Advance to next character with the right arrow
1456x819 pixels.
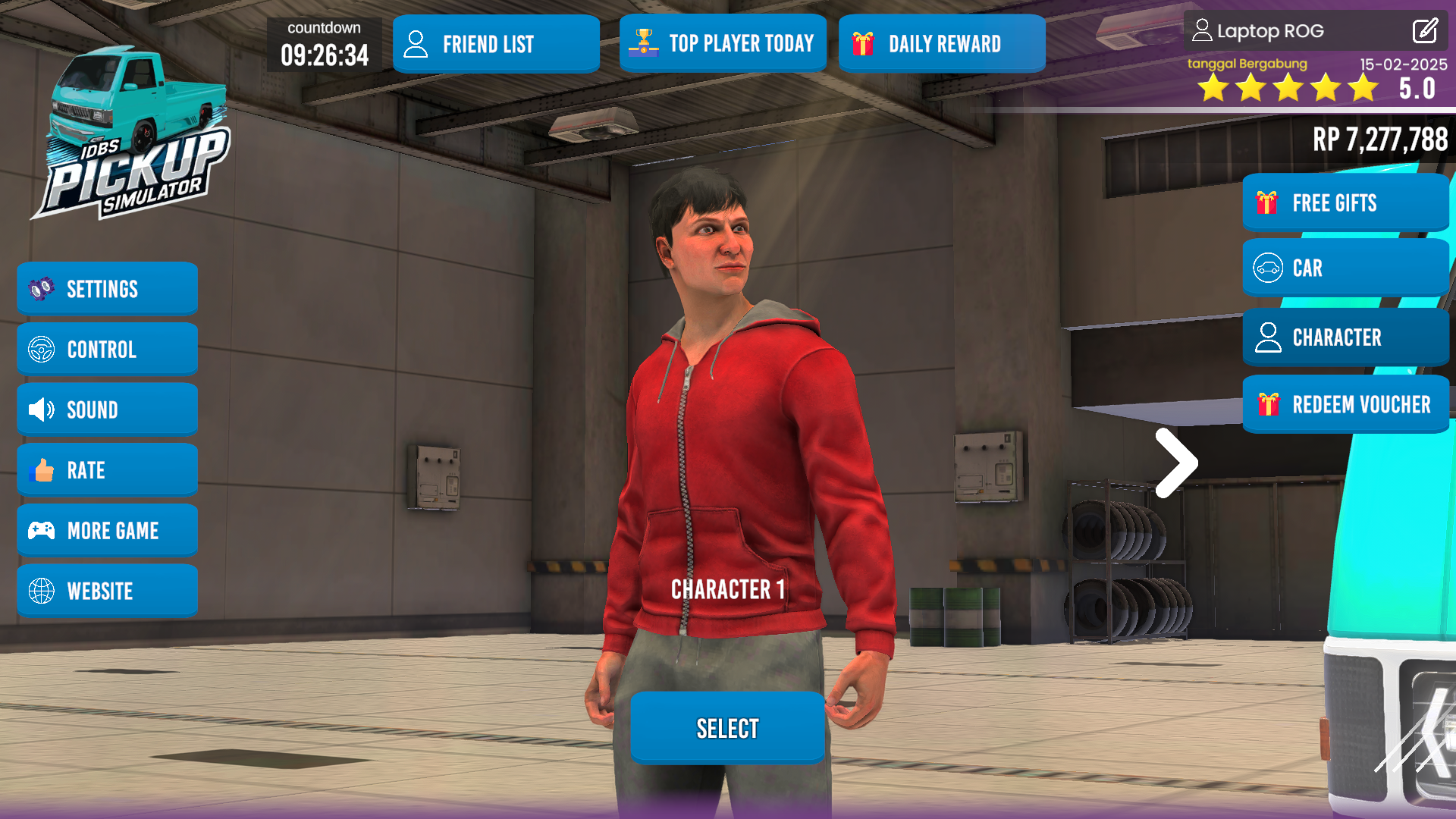tap(1176, 461)
